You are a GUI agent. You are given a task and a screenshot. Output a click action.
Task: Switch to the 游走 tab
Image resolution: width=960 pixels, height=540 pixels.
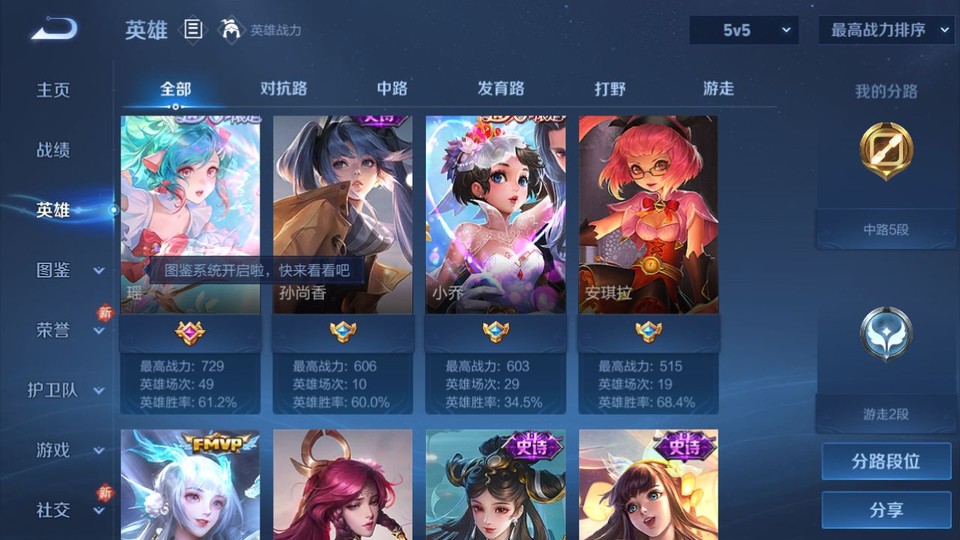(x=718, y=89)
